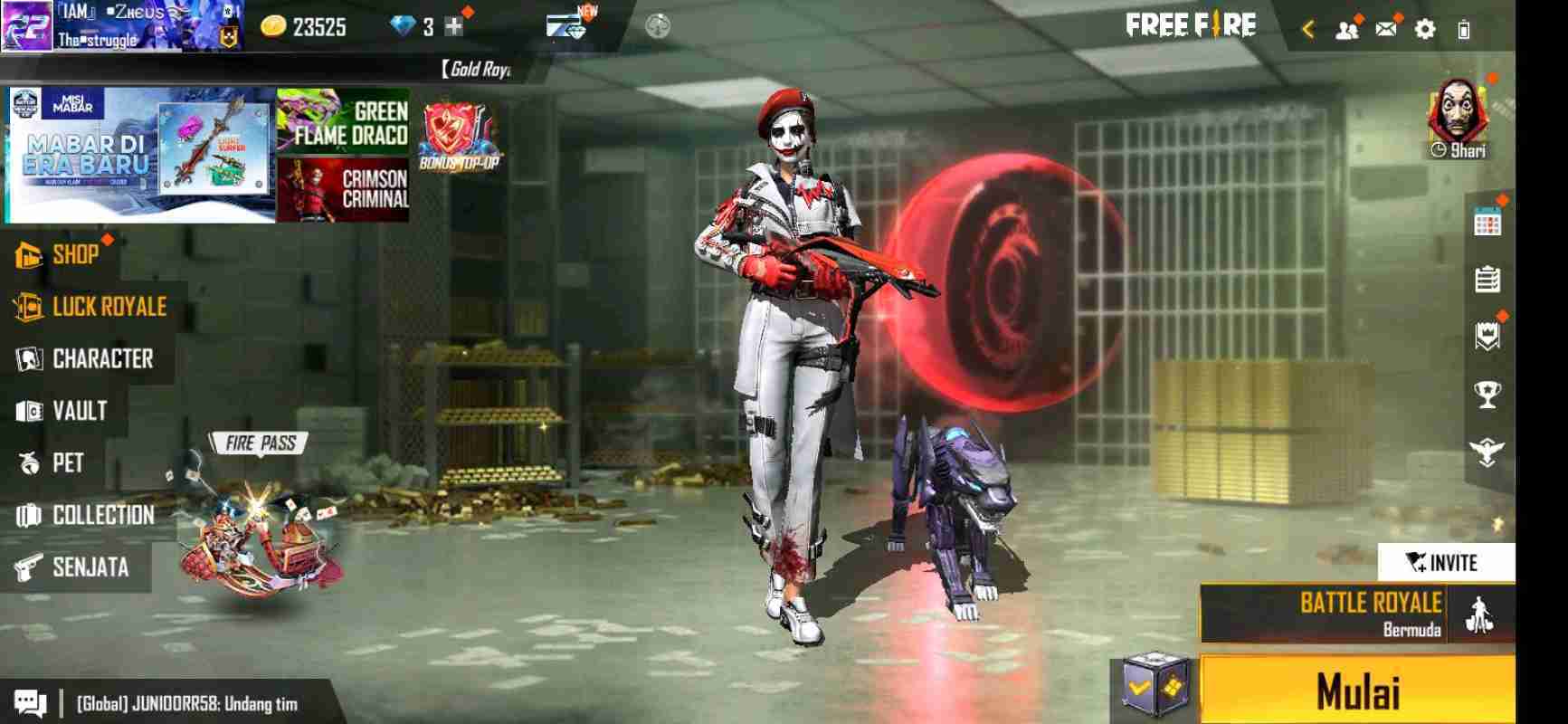
Task: Open the Bonus Top-Up event
Action: (459, 136)
